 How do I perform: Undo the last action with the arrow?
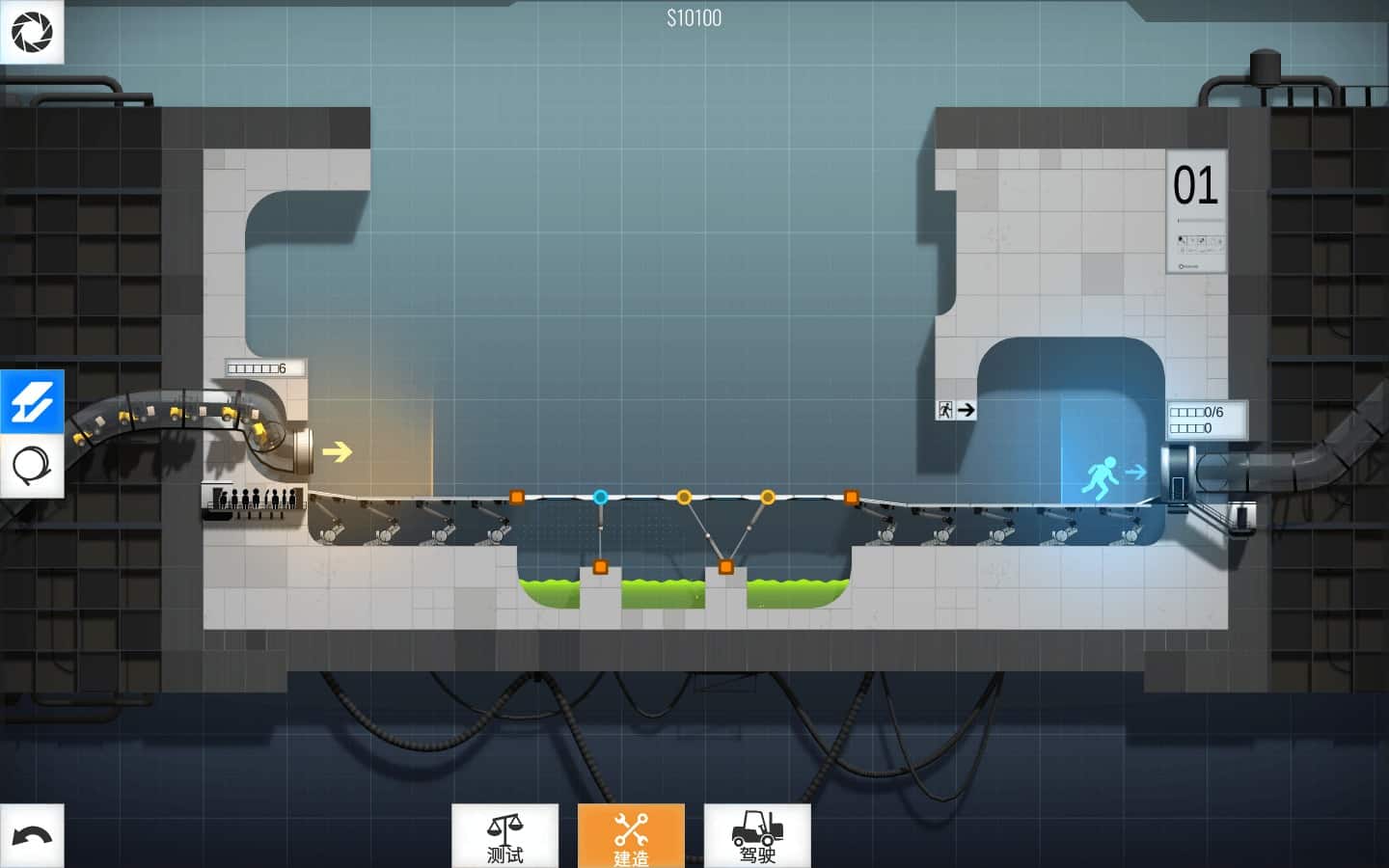(32, 835)
